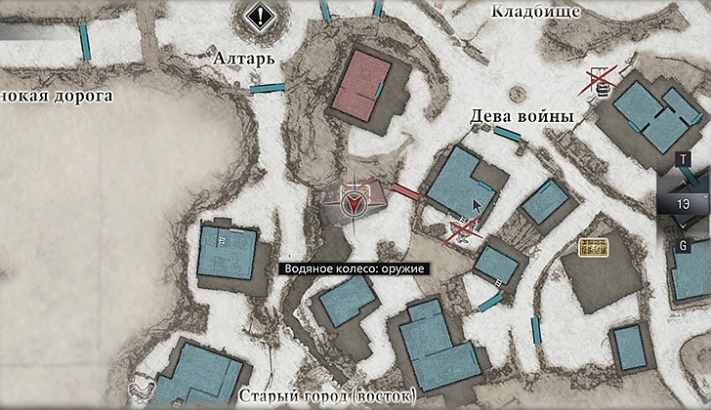The image size is (711, 410).
Task: Select the Алтарь location label
Action: pyautogui.click(x=243, y=60)
